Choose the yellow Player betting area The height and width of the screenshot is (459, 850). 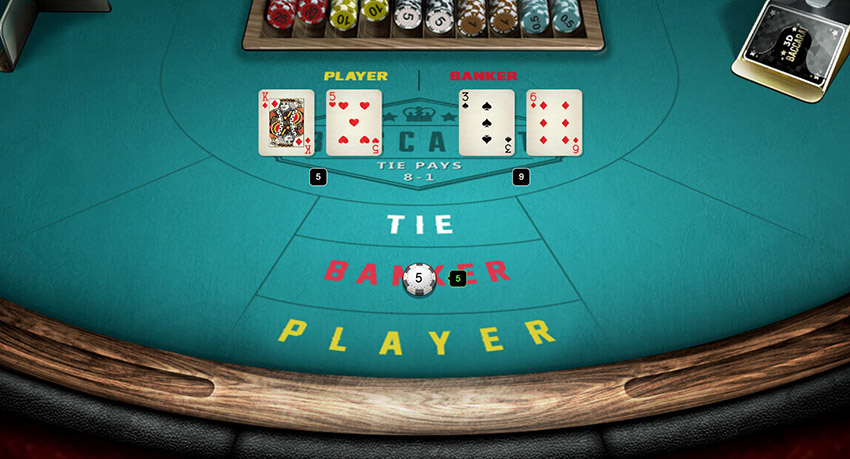tap(417, 337)
